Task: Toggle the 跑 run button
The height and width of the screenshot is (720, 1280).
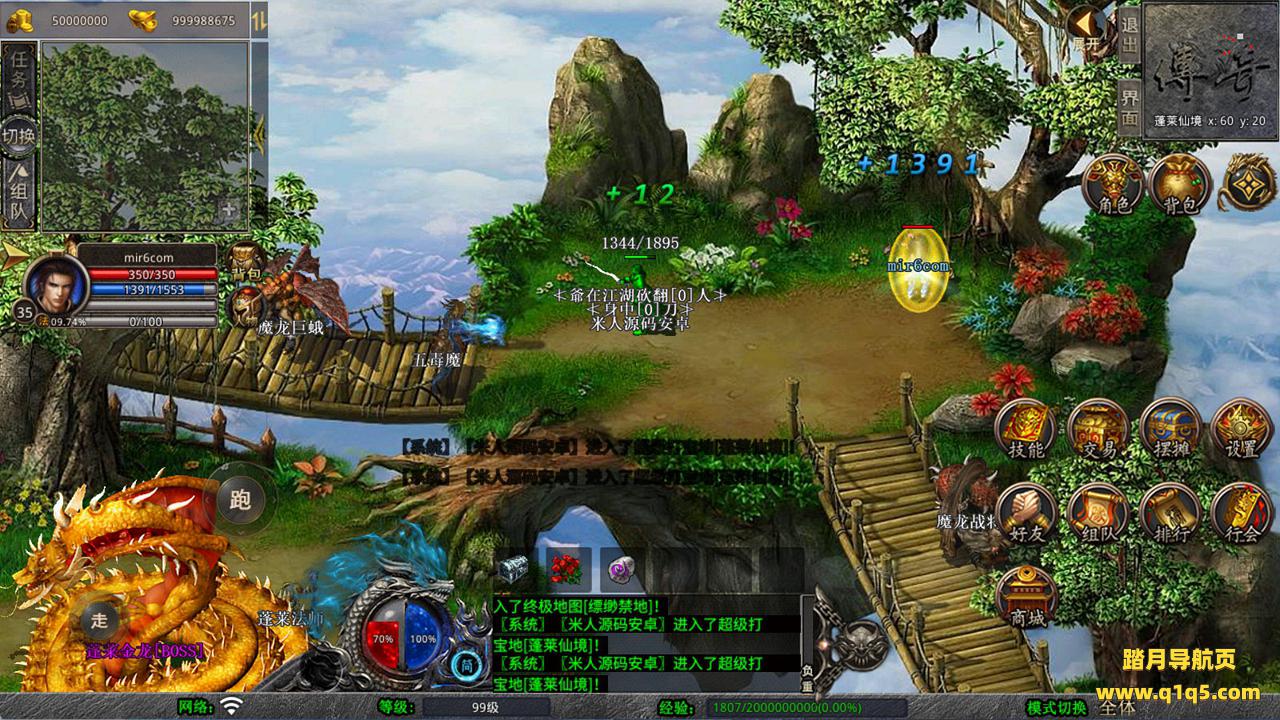Action: pos(240,499)
